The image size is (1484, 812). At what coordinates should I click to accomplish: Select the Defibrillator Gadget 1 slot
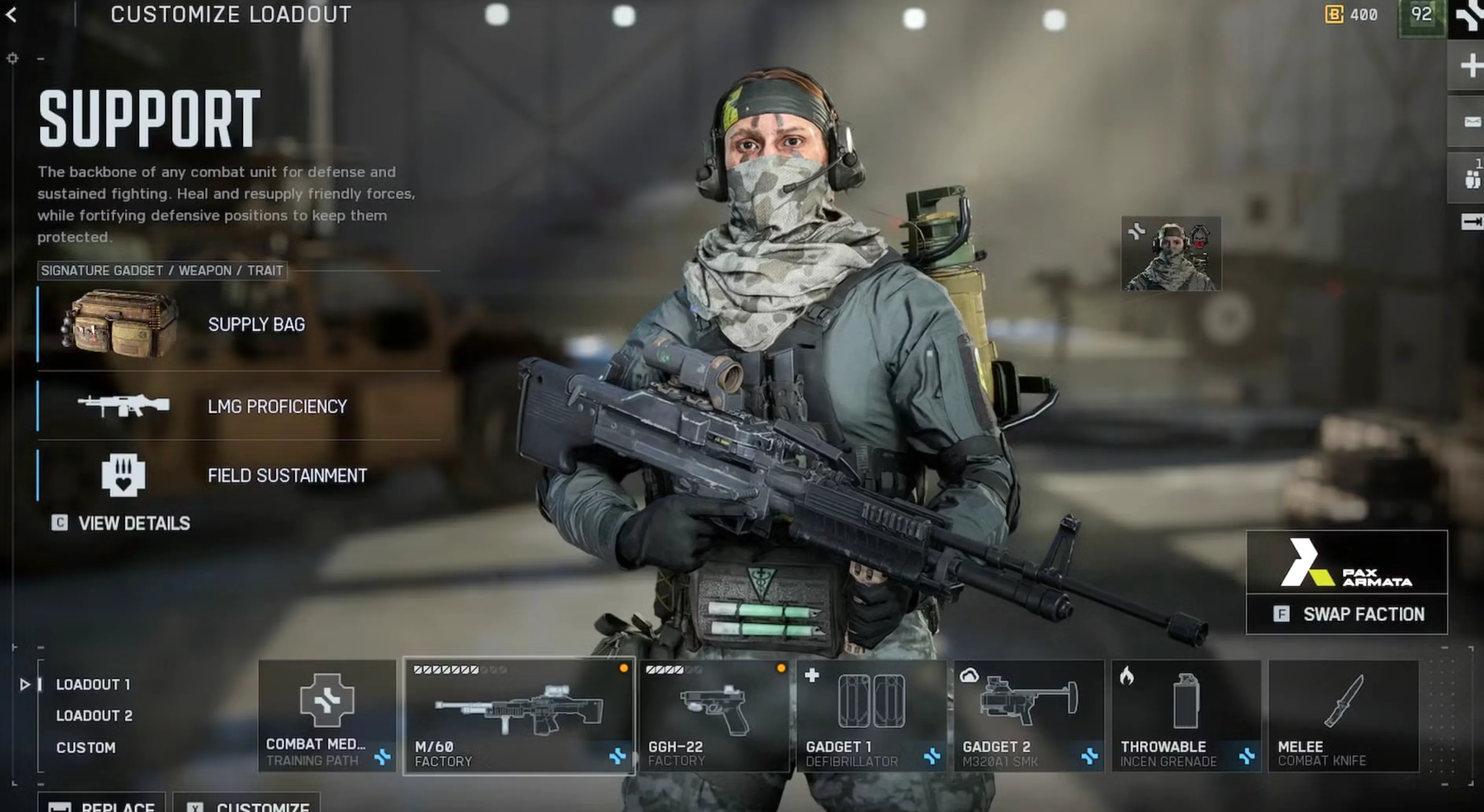[871, 716]
